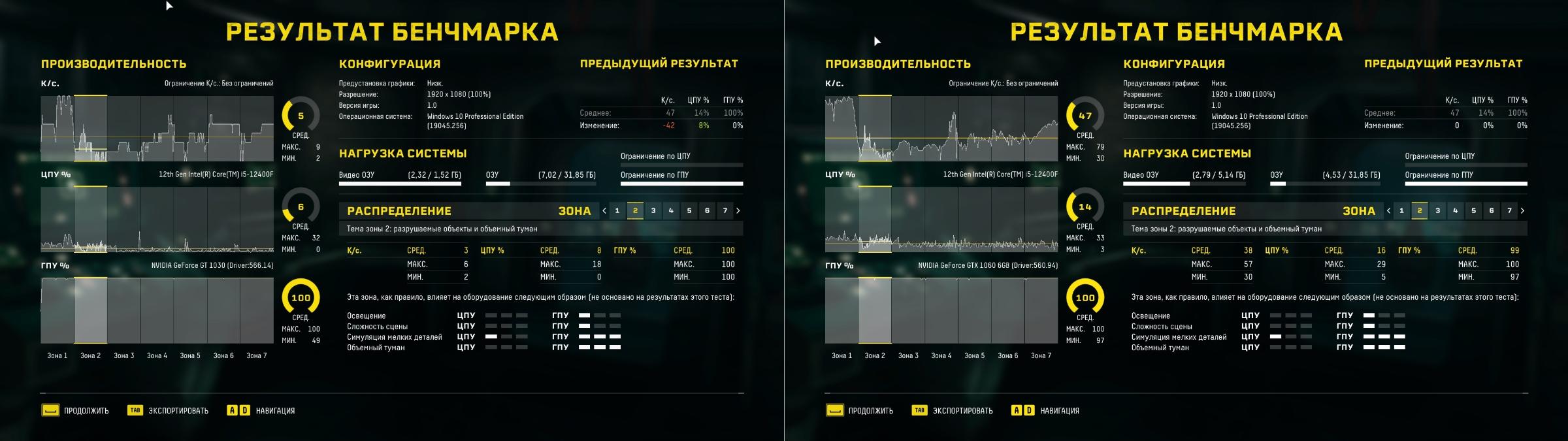
Task: Switch to zone 6 in the GTX 1060 results
Action: click(x=1492, y=210)
